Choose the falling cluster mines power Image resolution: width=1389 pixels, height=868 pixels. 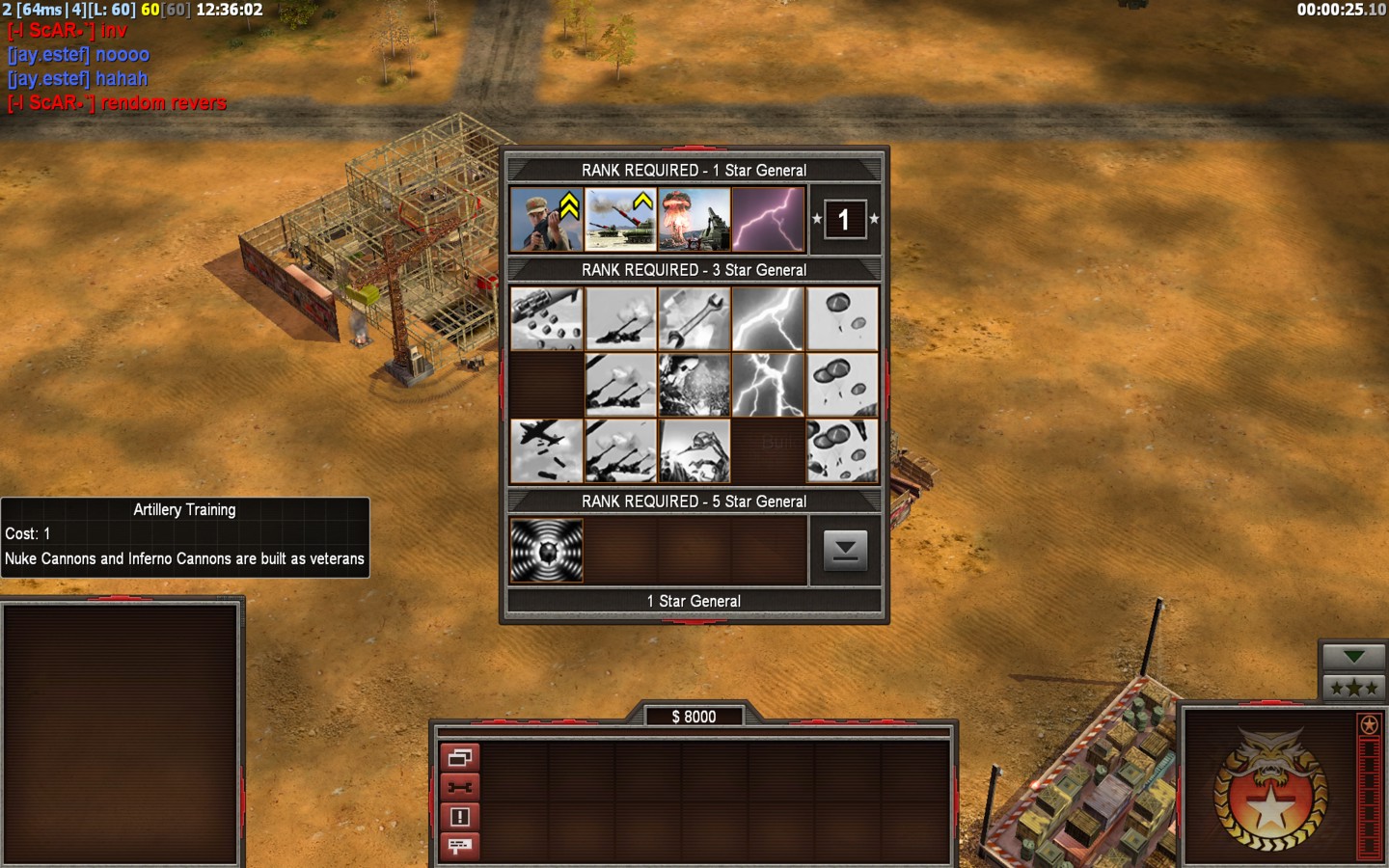click(546, 318)
